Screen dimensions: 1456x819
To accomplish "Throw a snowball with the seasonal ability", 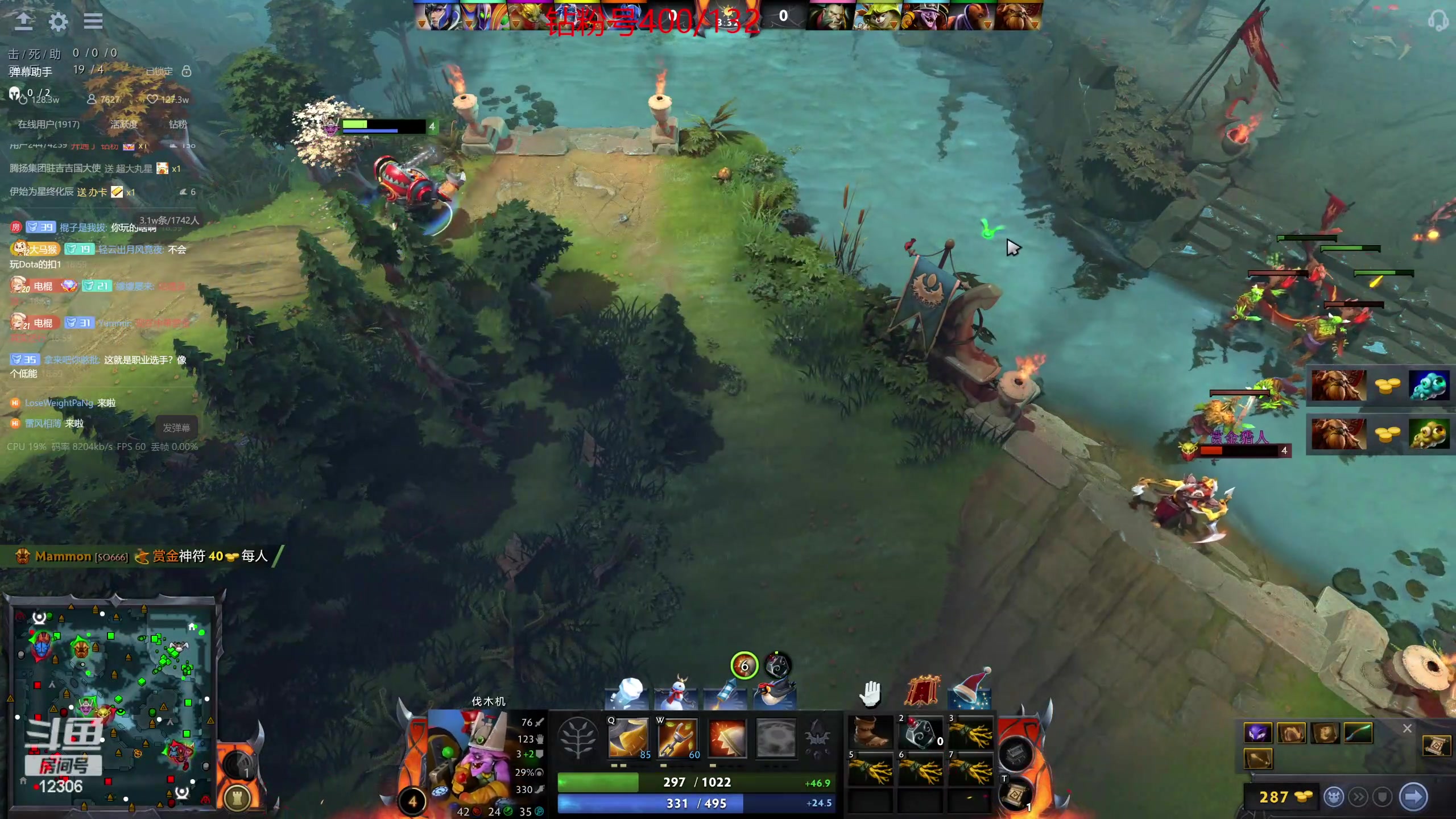I will [x=627, y=693].
